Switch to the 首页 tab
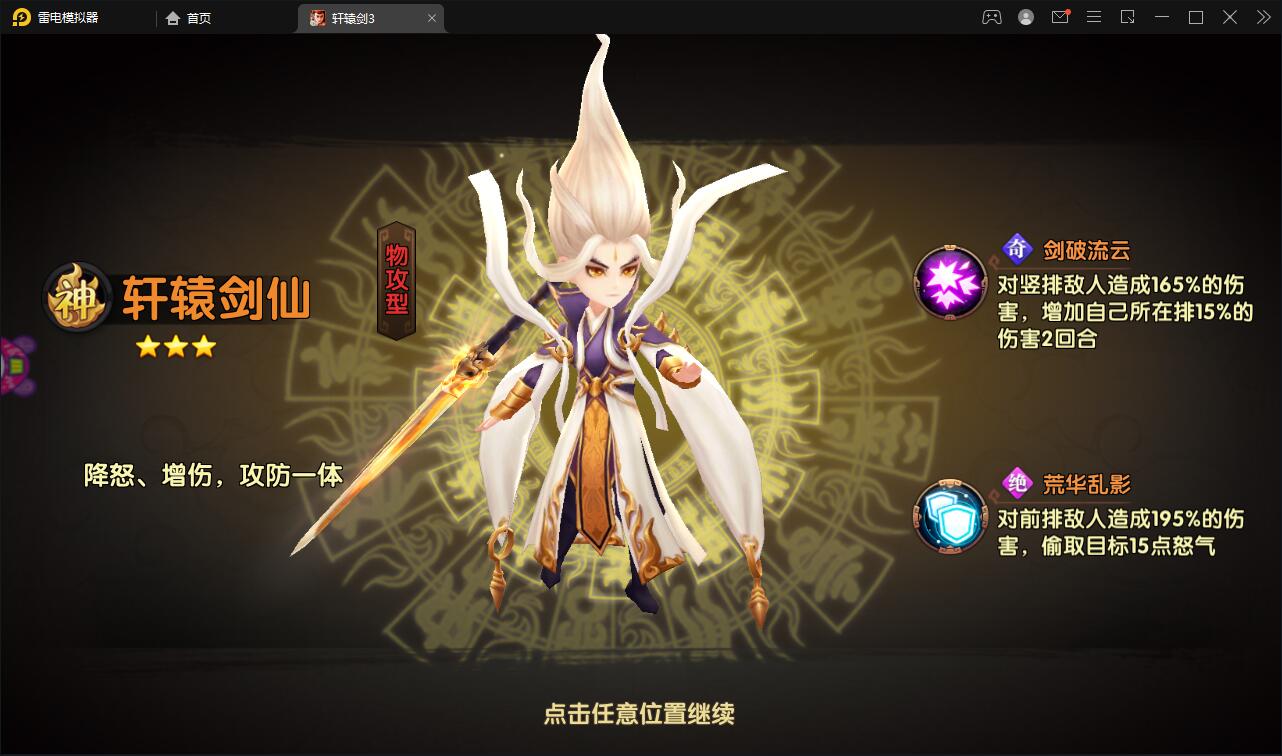This screenshot has height=756, width=1282. (190, 17)
